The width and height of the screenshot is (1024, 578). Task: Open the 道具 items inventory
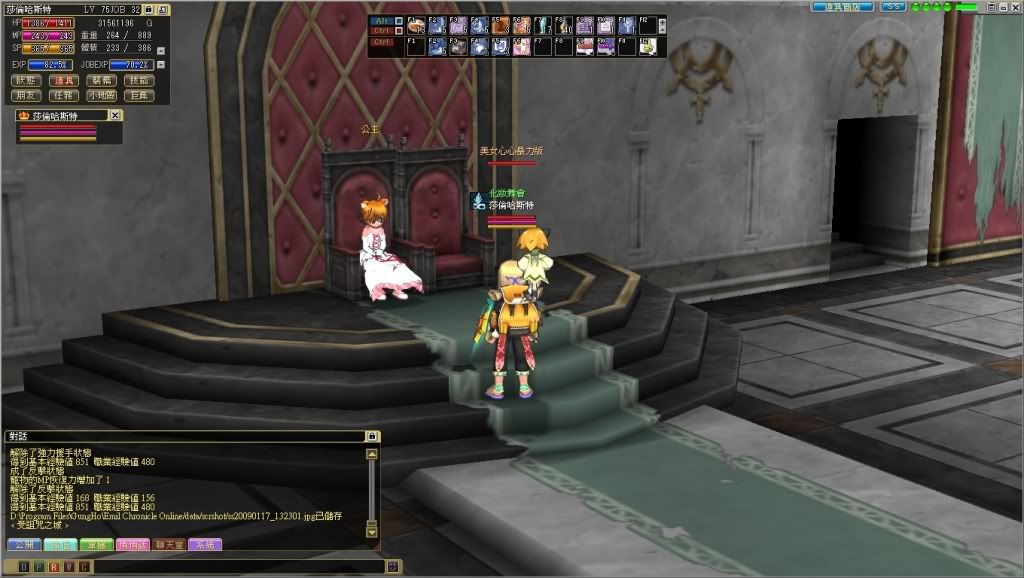[64, 80]
